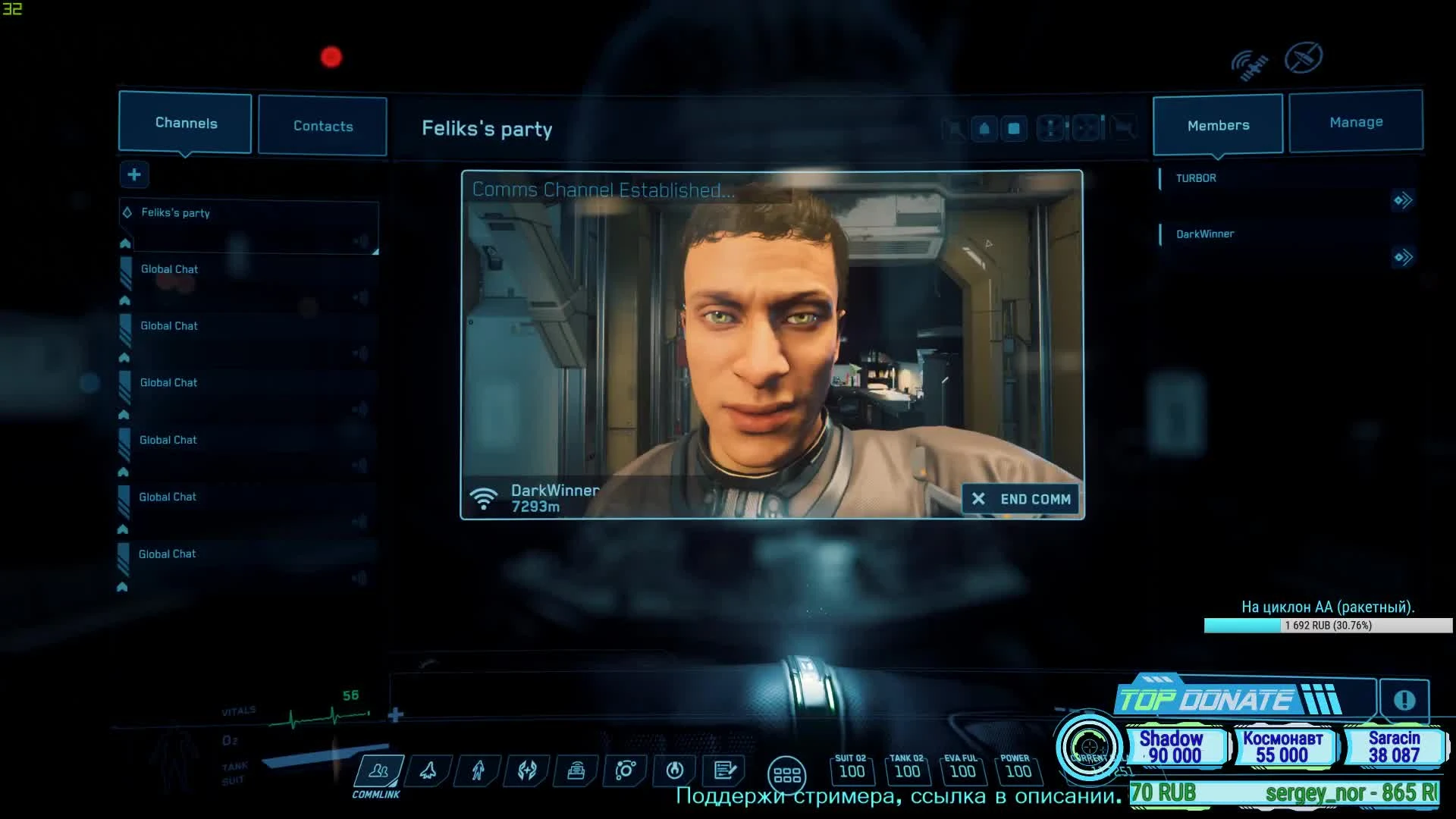Screen dimensions: 1456x819
Task: Open the character customization icon
Action: coord(476,770)
